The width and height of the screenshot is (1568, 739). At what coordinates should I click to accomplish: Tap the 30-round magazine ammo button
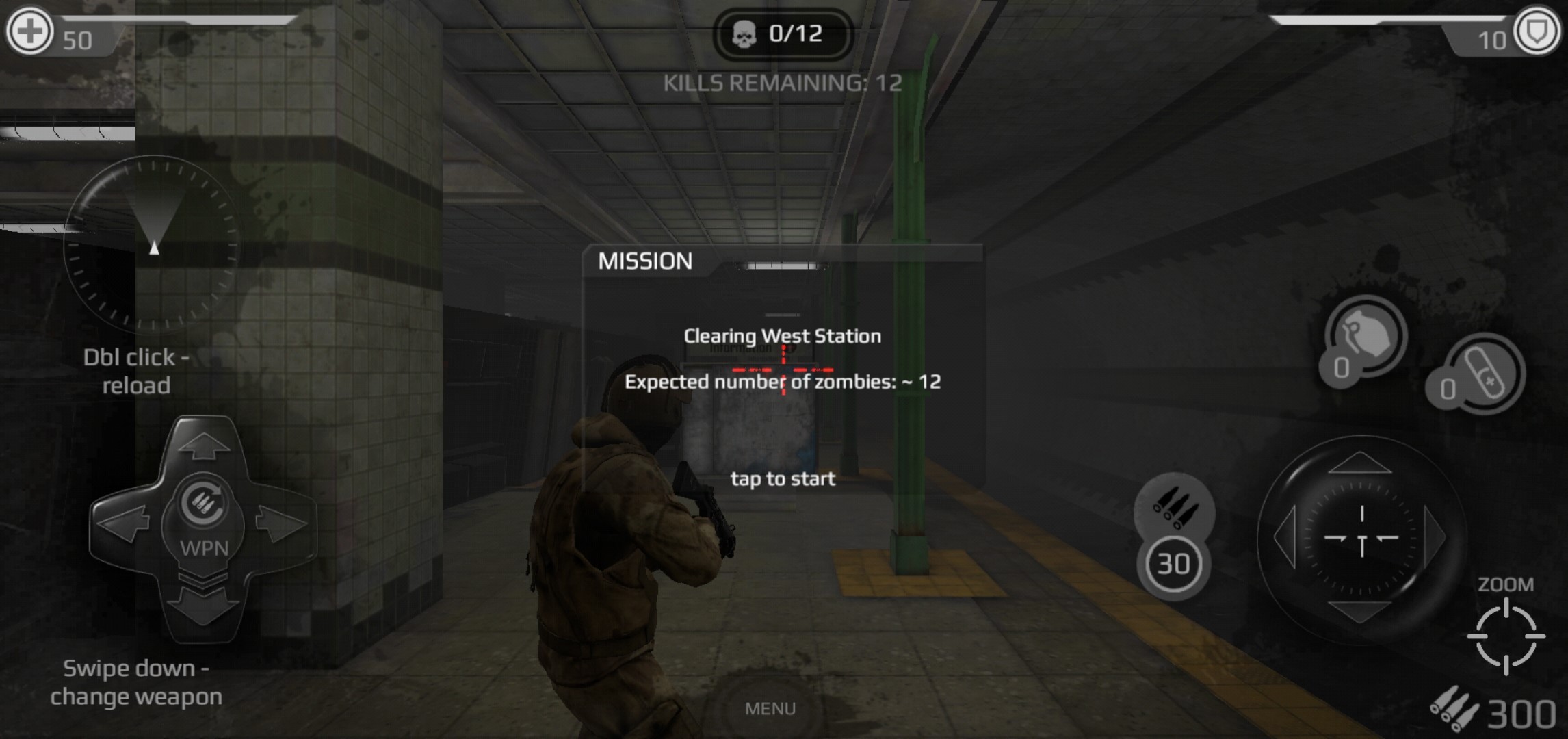tap(1173, 564)
